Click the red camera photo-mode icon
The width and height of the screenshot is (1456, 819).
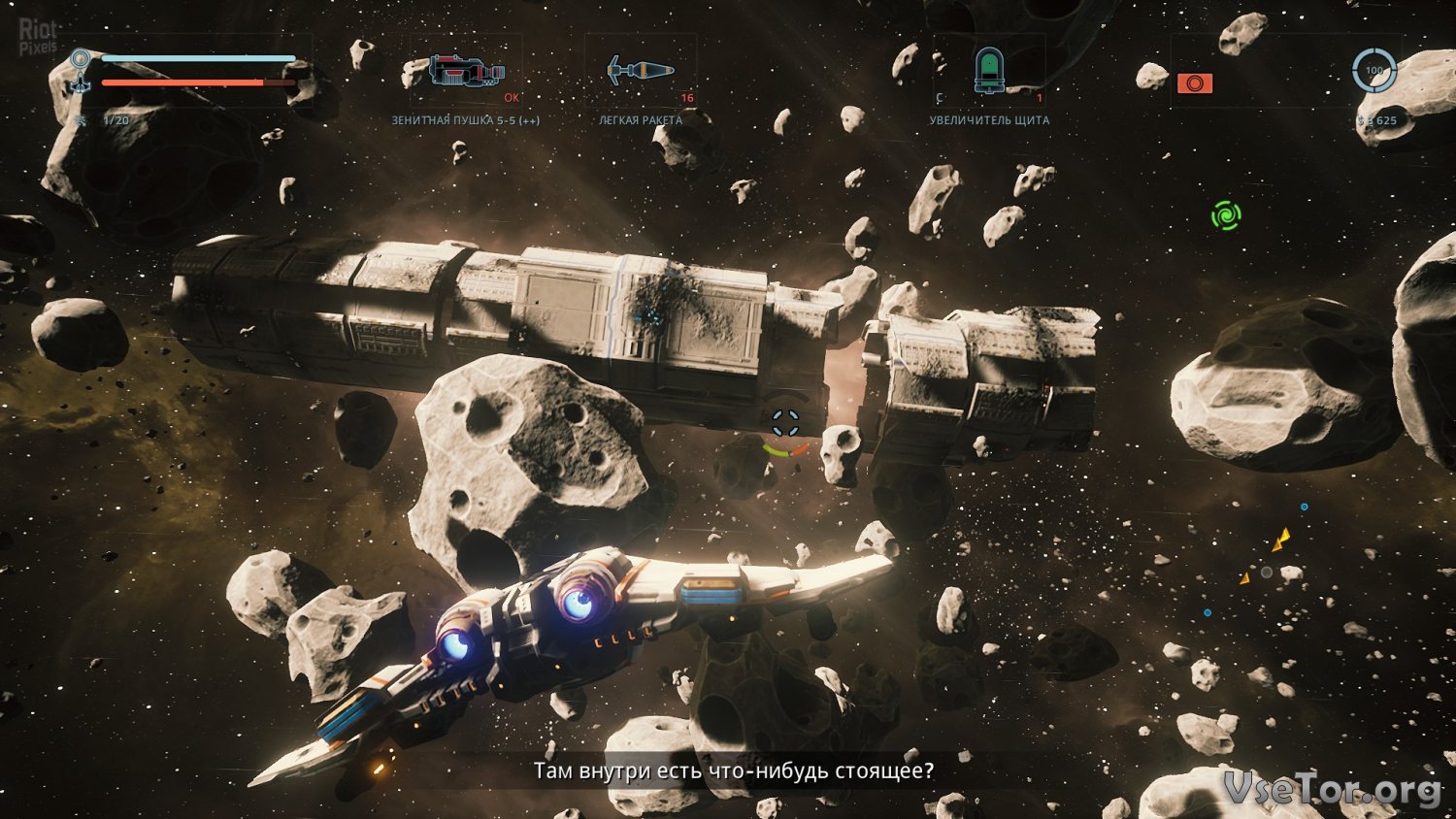coord(1194,83)
